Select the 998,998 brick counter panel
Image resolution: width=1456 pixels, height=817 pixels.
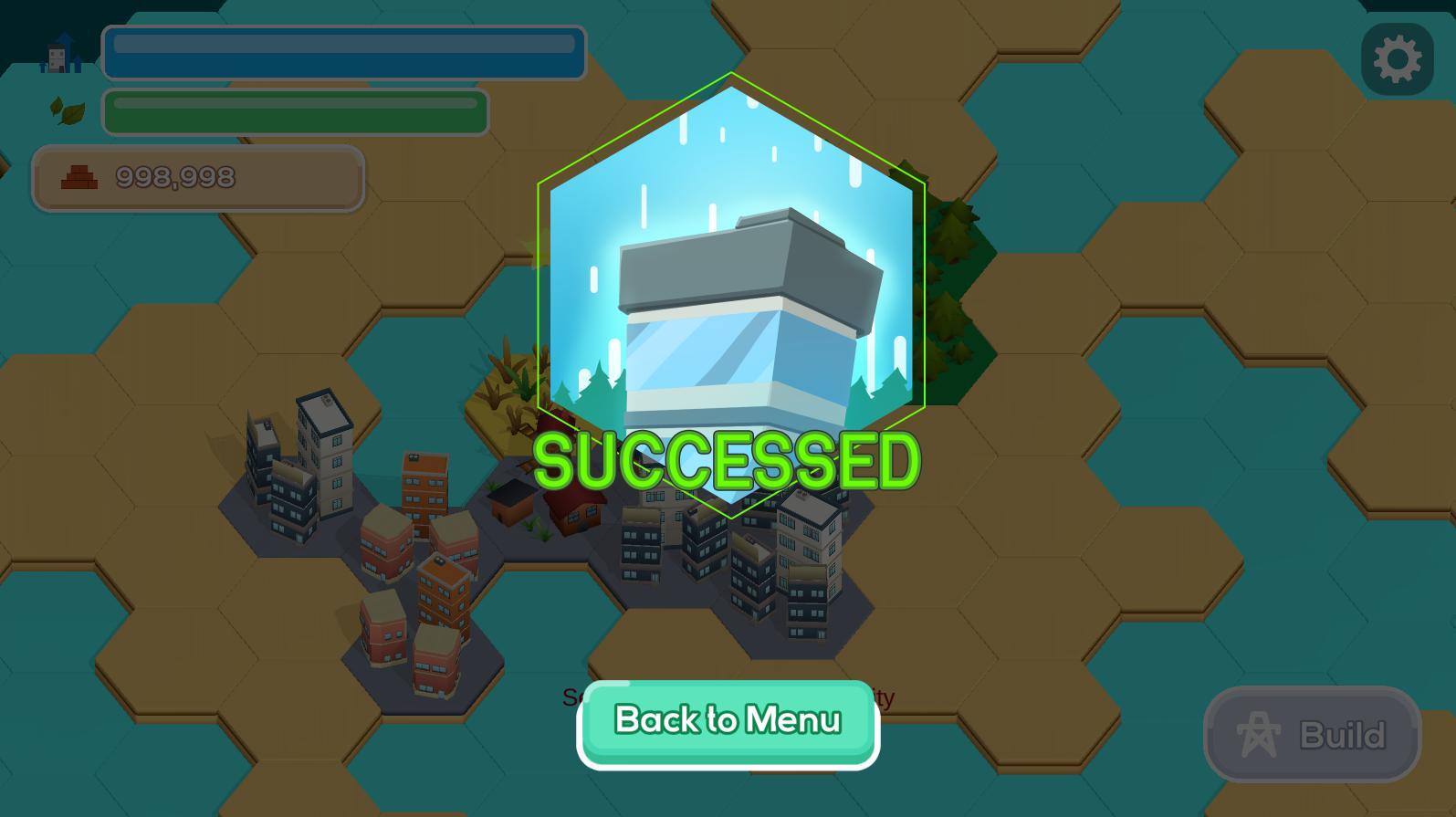coord(198,179)
